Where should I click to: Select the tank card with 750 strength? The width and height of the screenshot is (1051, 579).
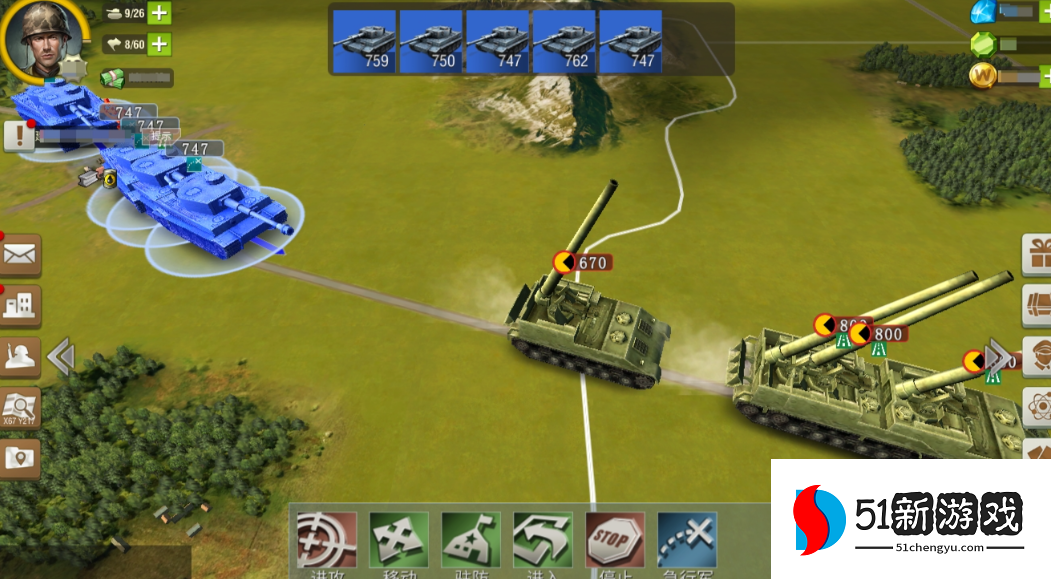[x=430, y=41]
